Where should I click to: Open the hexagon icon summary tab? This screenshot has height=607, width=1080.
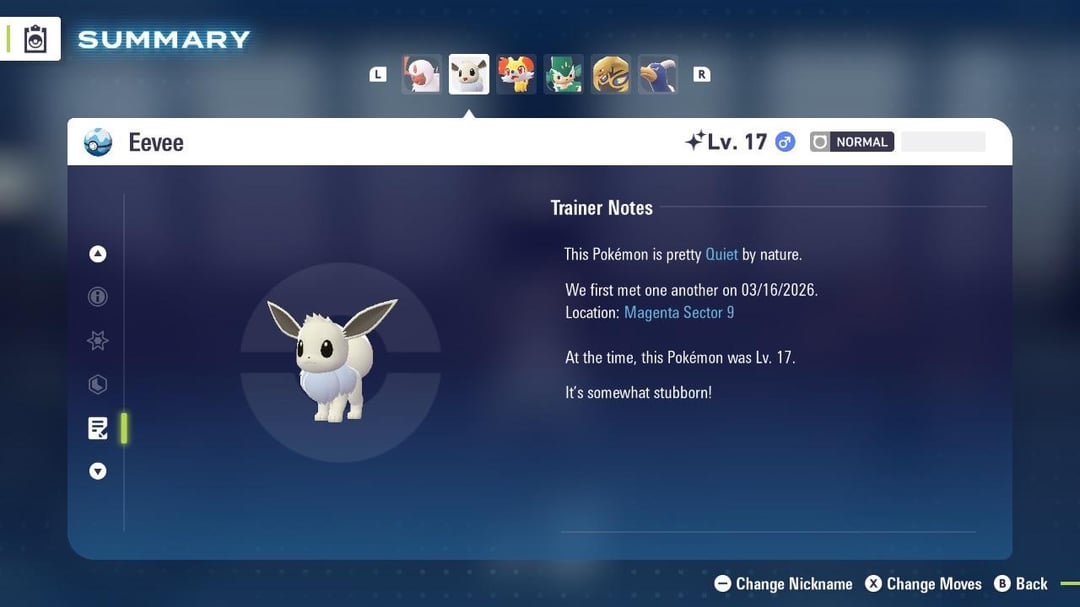pos(98,385)
